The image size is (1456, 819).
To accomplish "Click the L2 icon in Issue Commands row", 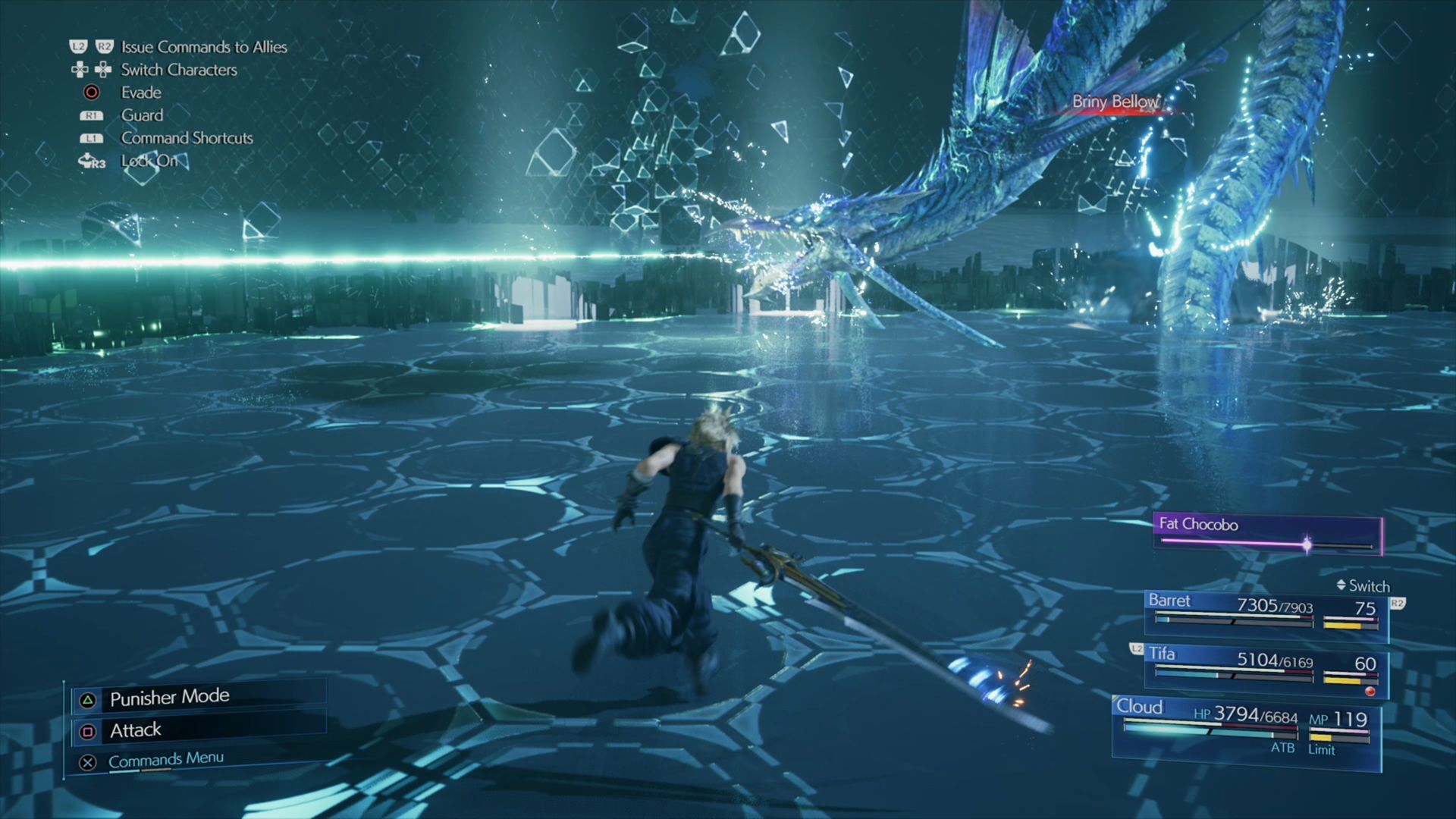I will [x=77, y=46].
